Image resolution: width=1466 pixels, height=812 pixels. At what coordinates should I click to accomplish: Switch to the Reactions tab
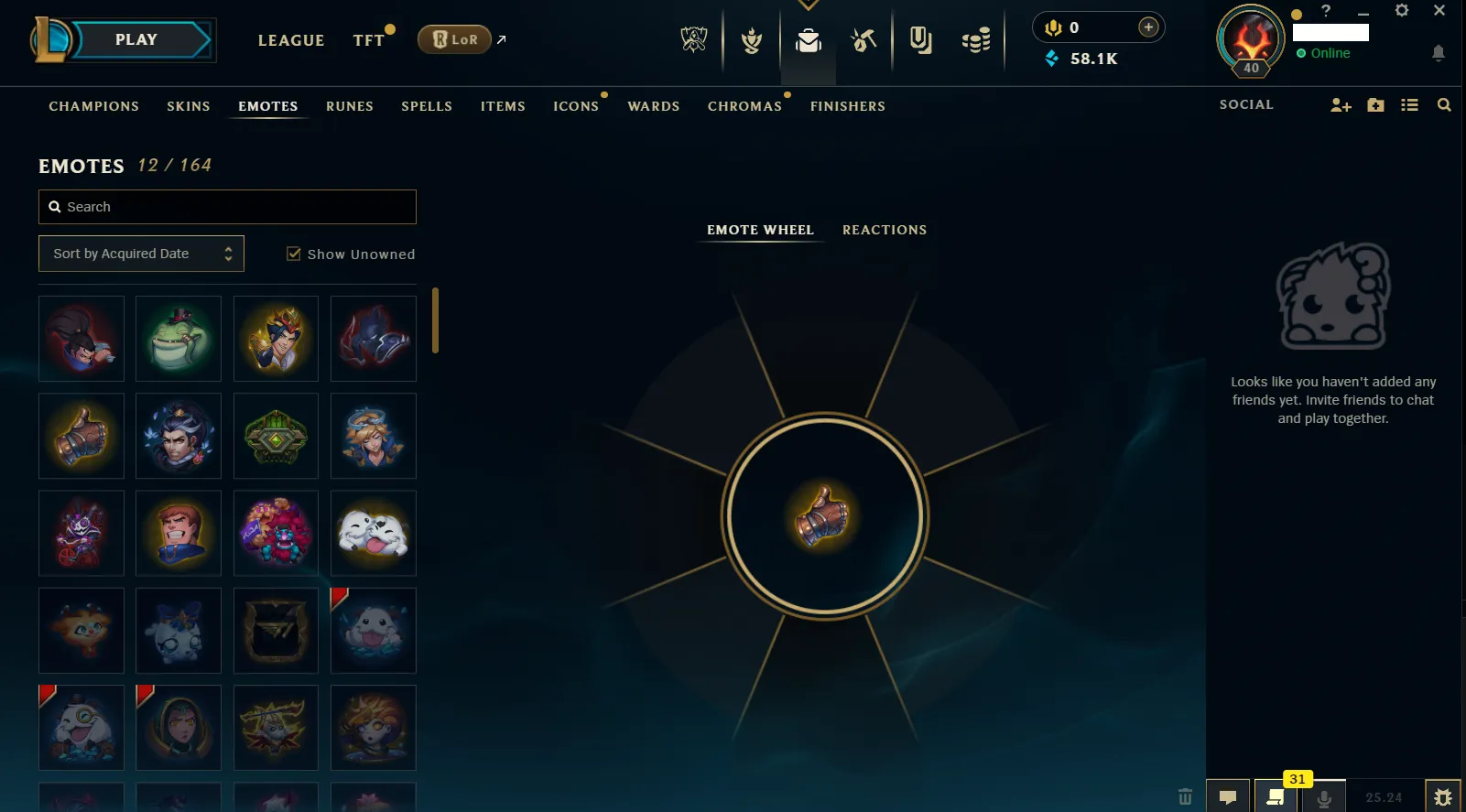(885, 230)
